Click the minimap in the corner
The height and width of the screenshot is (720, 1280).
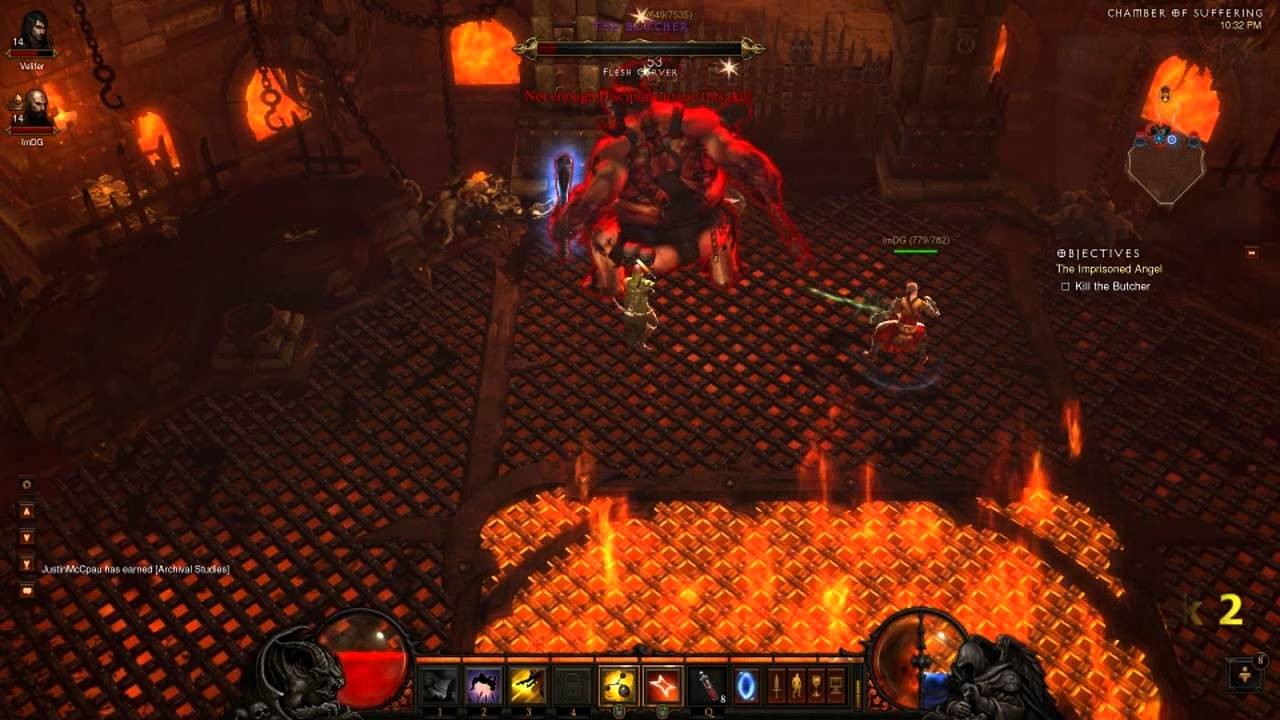point(1165,160)
